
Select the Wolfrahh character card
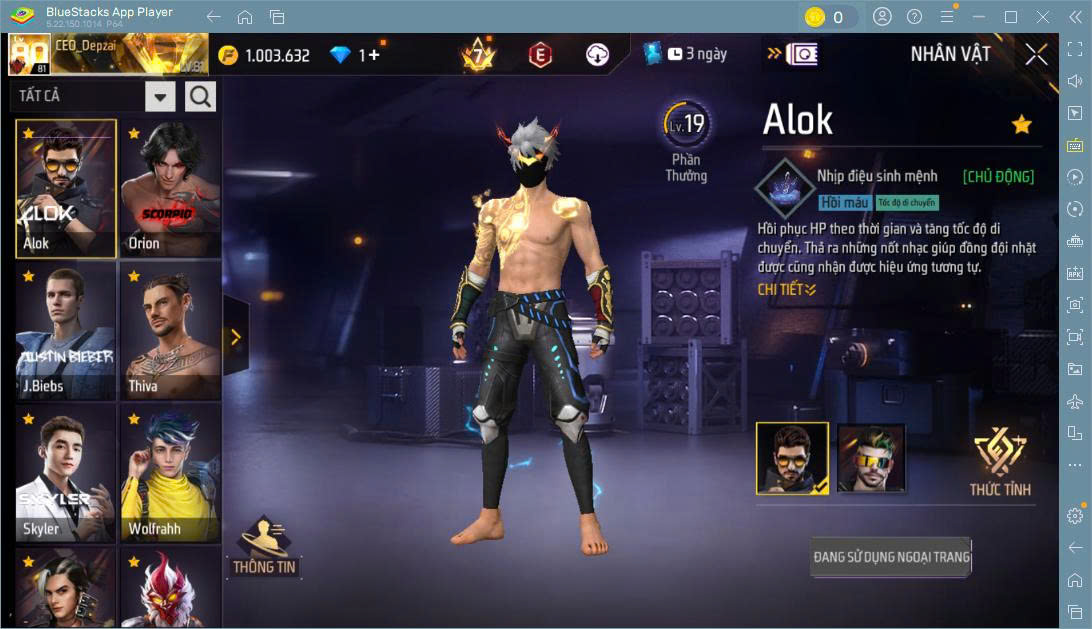point(170,473)
